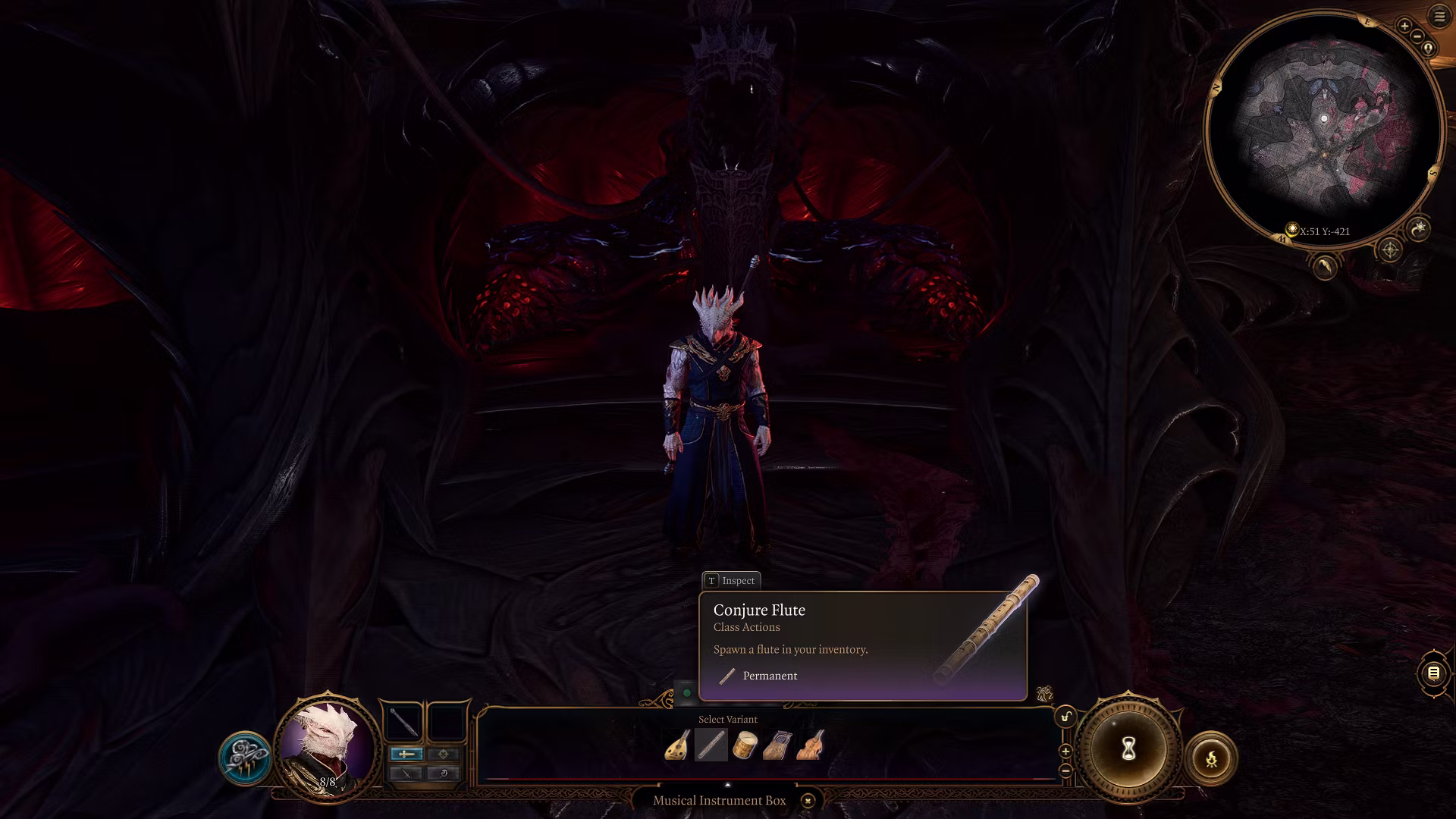Screen dimensions: 1456x819
Task: Toggle the hotbar lock icon
Action: tap(1065, 717)
